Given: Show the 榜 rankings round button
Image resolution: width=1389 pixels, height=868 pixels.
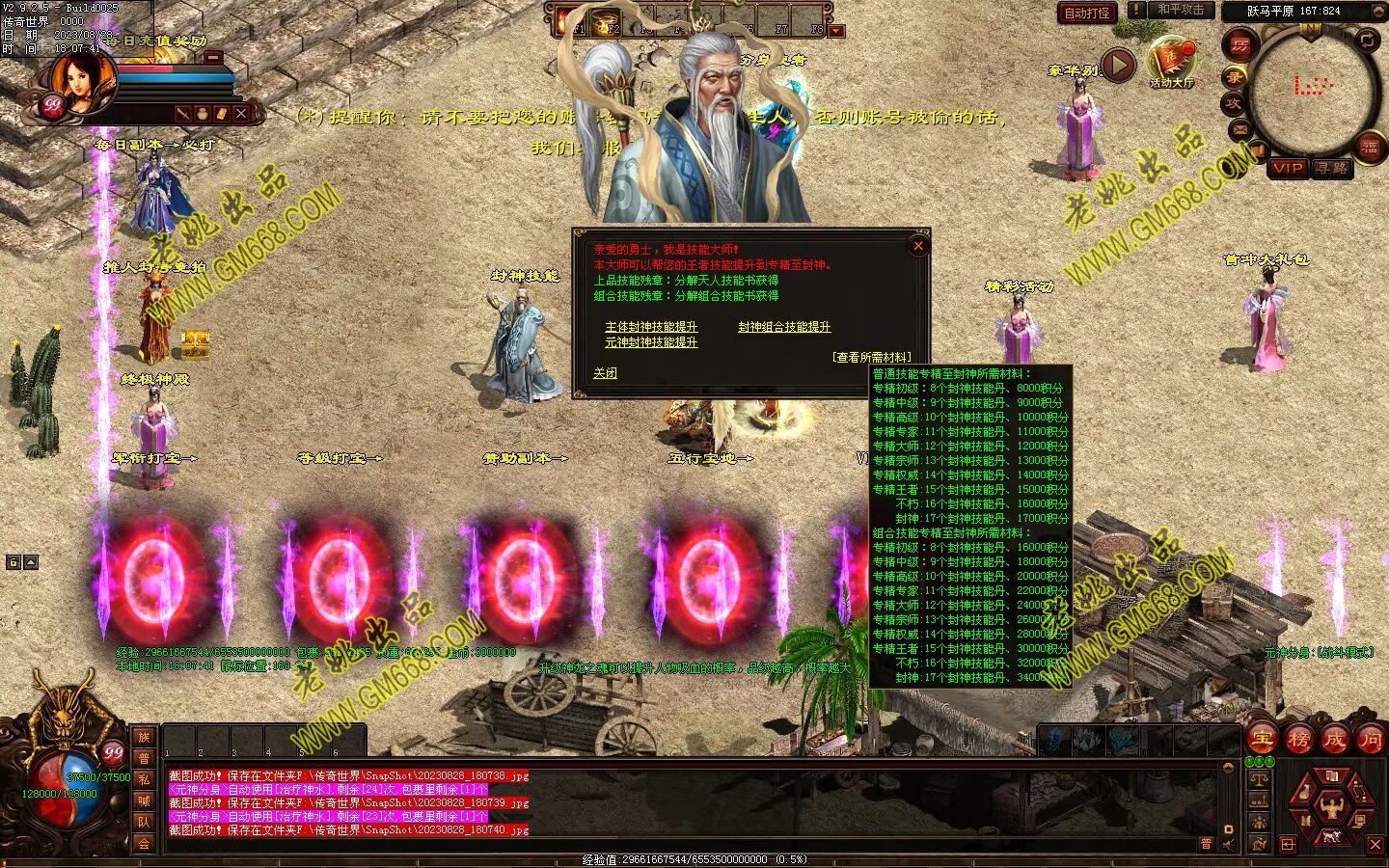Looking at the screenshot, I should click(x=1298, y=740).
